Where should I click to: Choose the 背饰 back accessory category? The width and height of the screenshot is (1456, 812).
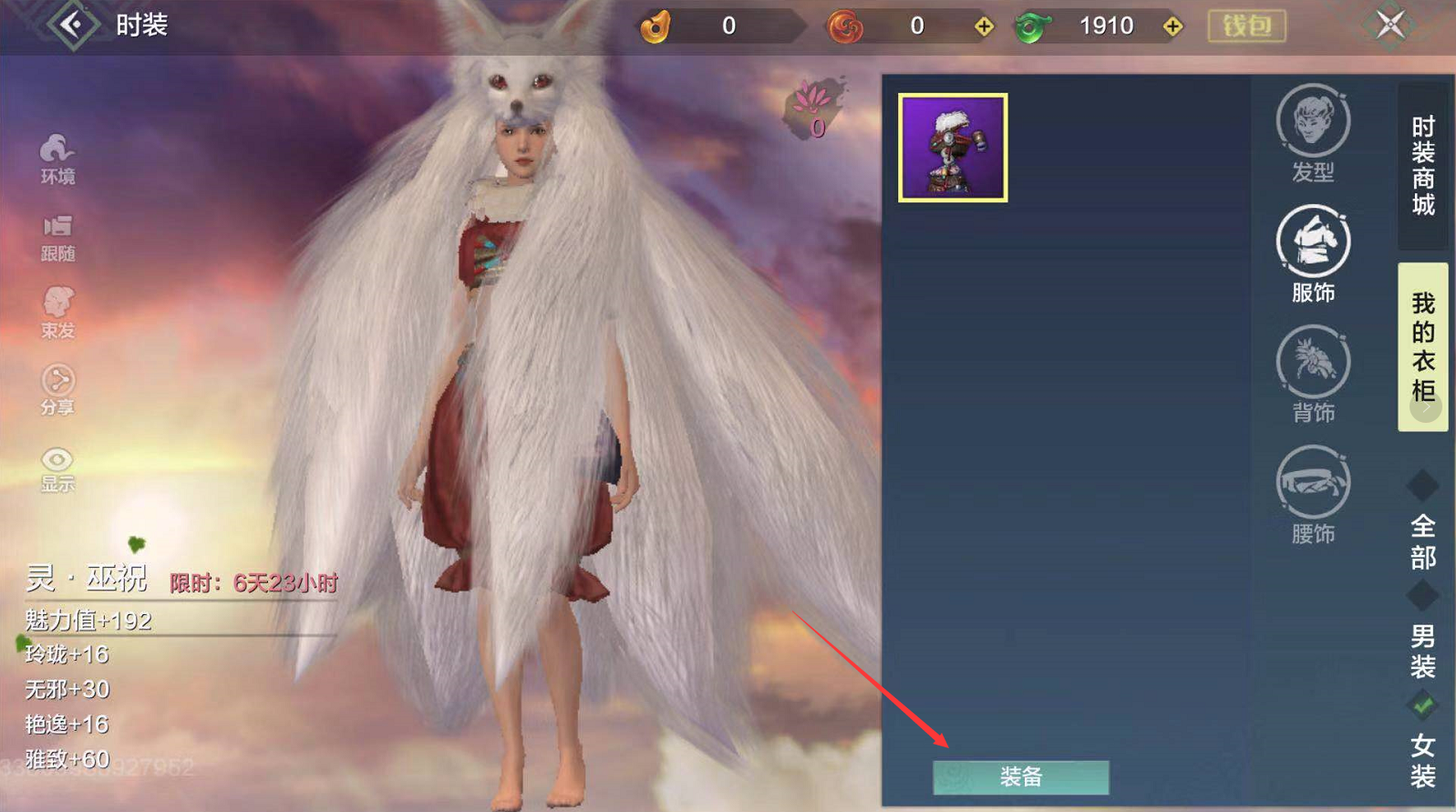1313,375
